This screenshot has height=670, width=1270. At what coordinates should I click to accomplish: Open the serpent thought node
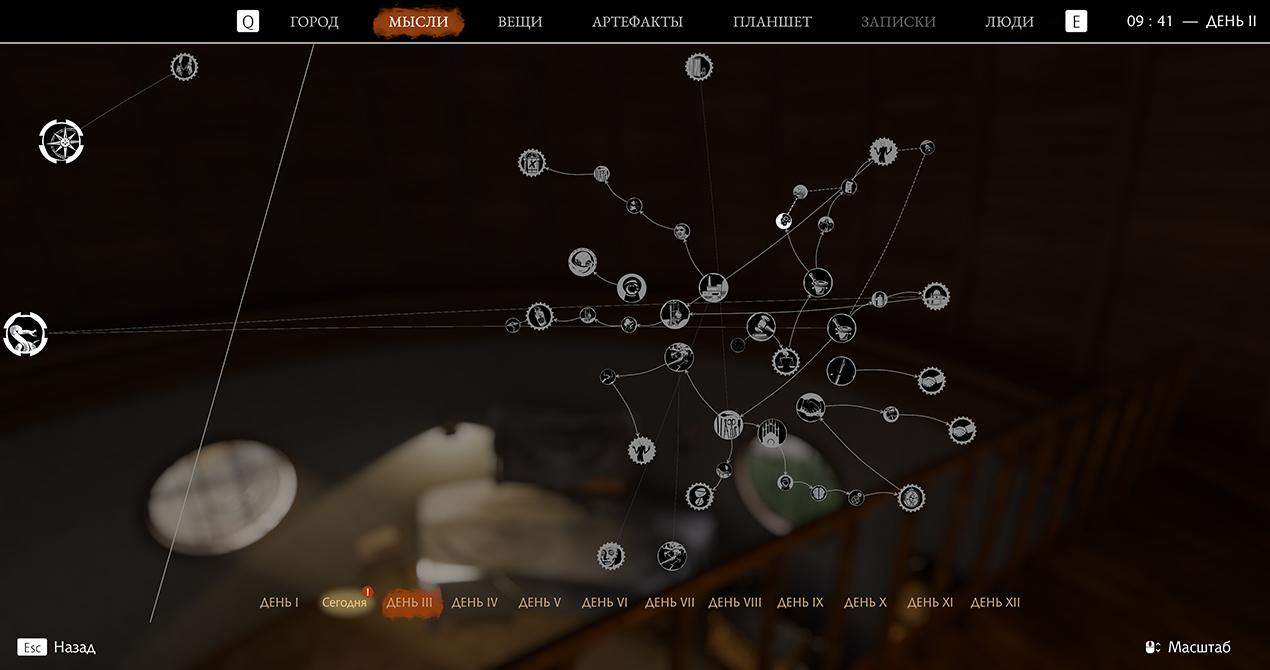[x=25, y=334]
